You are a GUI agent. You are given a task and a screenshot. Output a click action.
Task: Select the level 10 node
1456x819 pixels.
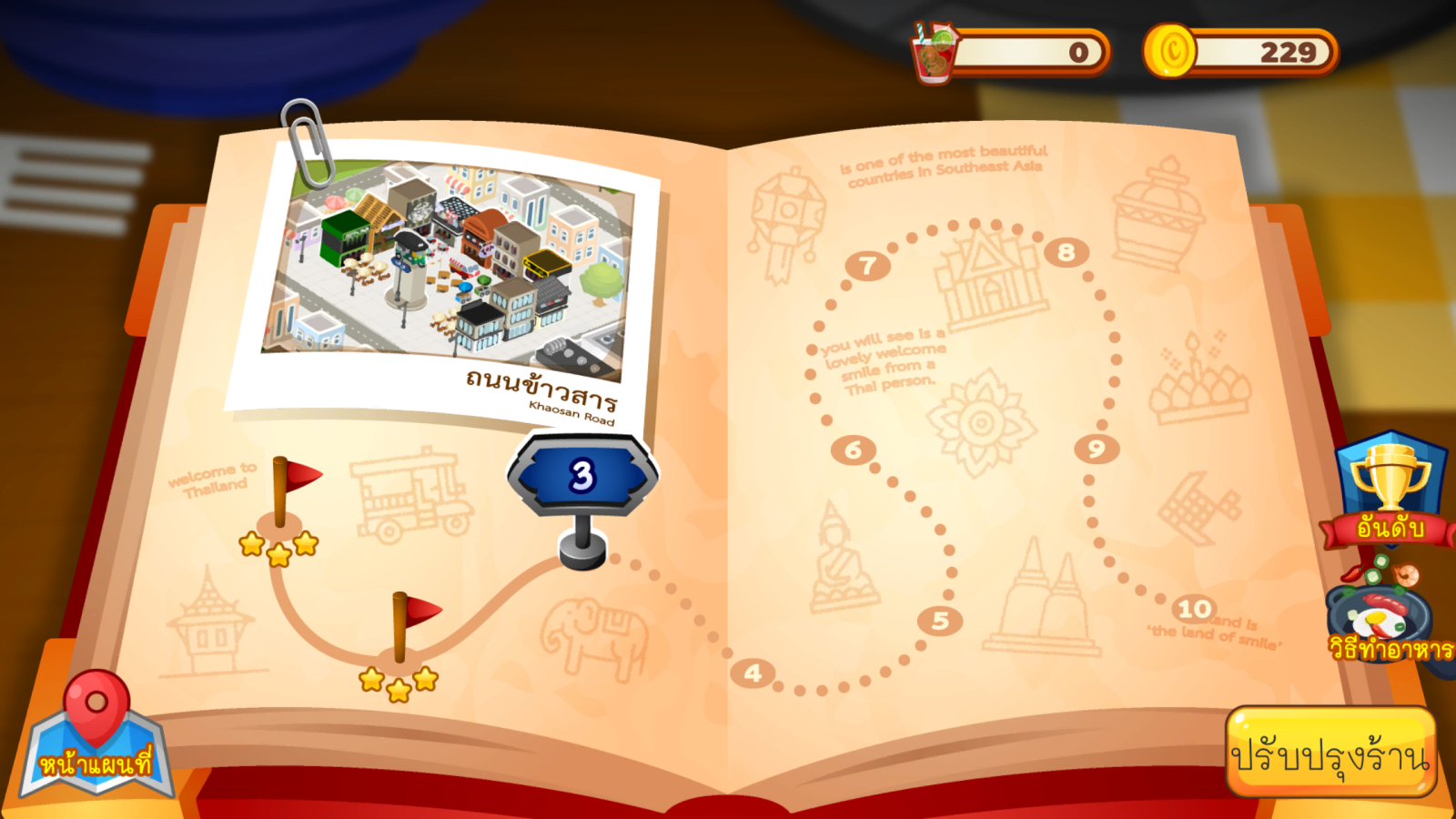(1194, 608)
